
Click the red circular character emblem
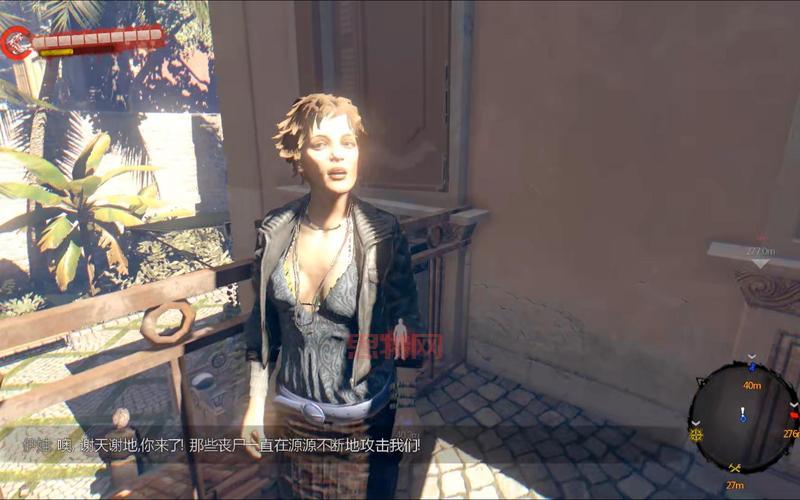tap(17, 42)
